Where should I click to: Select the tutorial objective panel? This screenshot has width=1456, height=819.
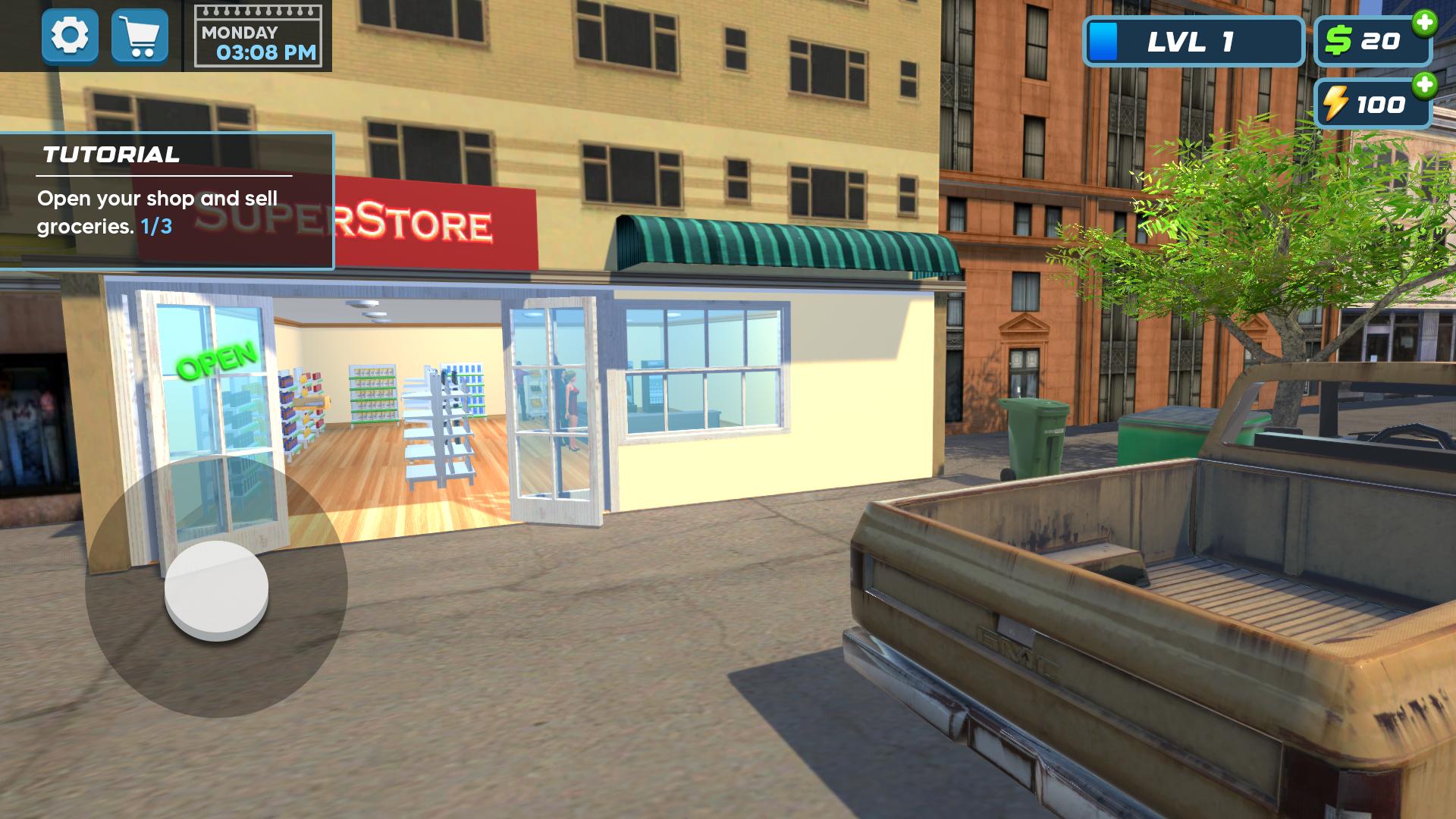(167, 201)
